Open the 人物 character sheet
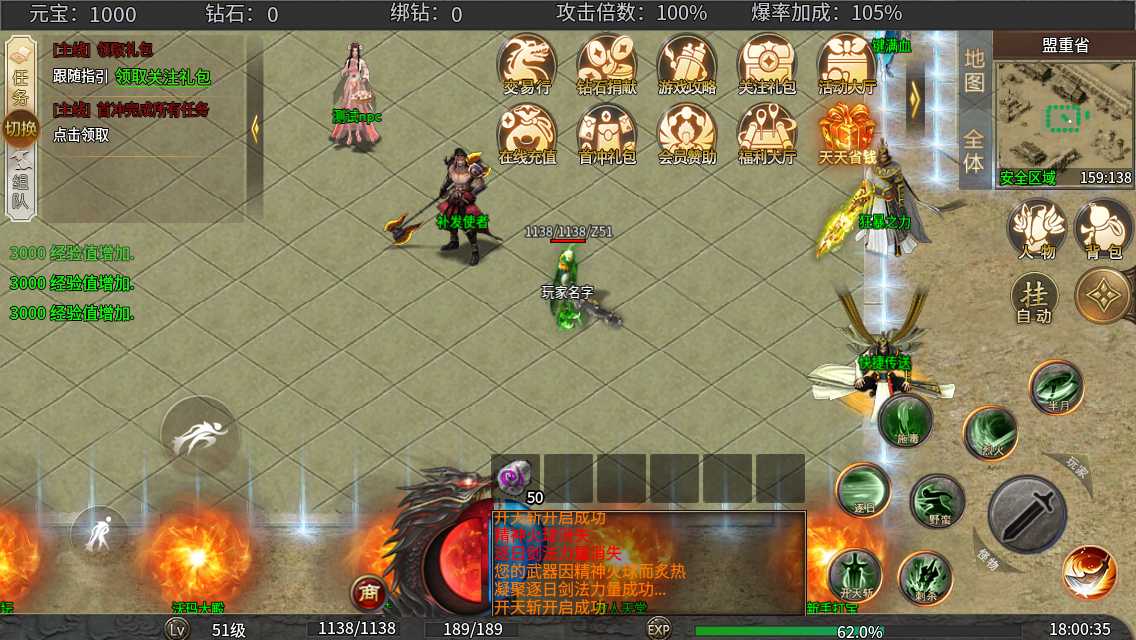 coord(1036,230)
